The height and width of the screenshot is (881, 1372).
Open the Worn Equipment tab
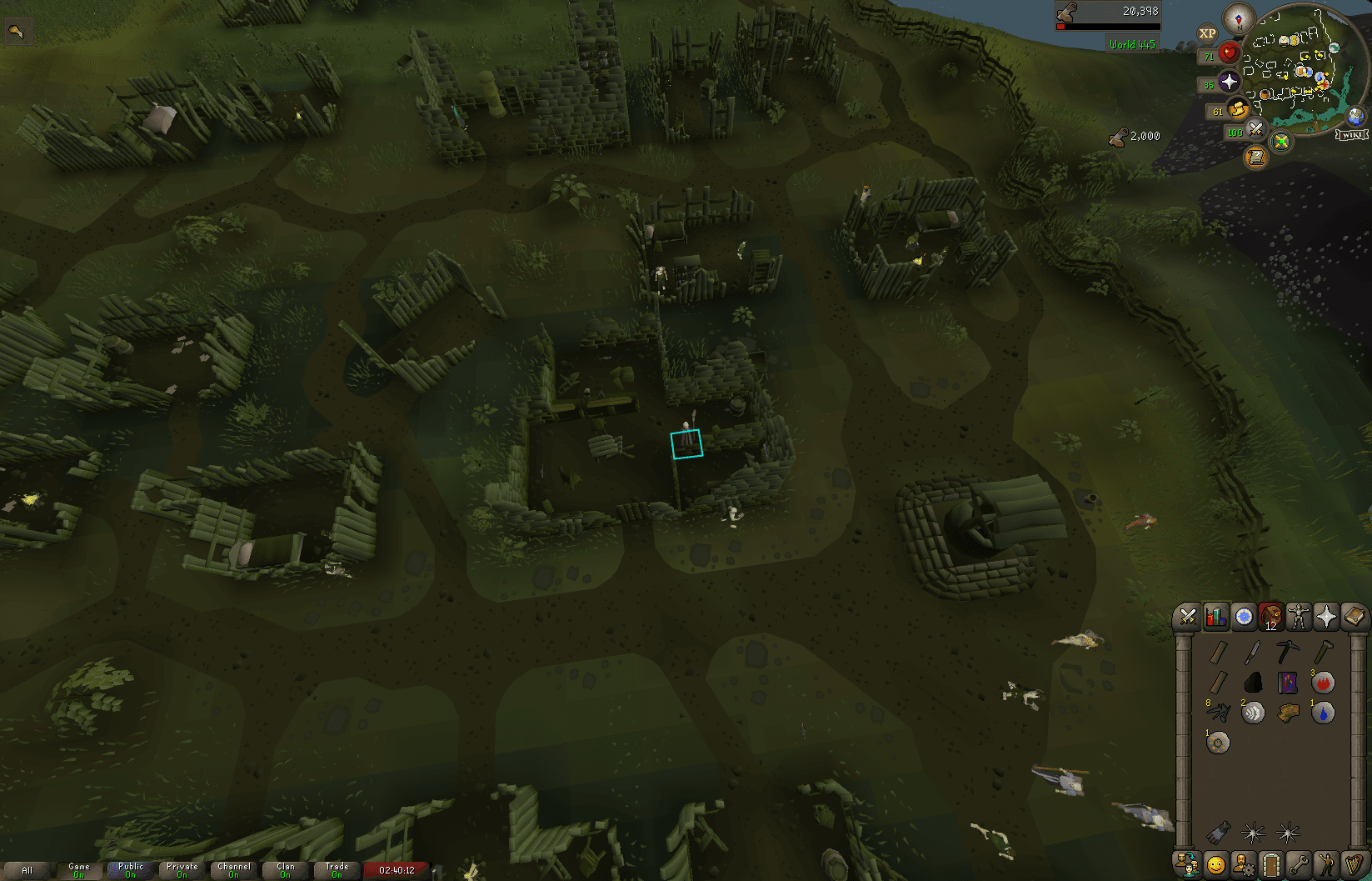coord(1300,618)
